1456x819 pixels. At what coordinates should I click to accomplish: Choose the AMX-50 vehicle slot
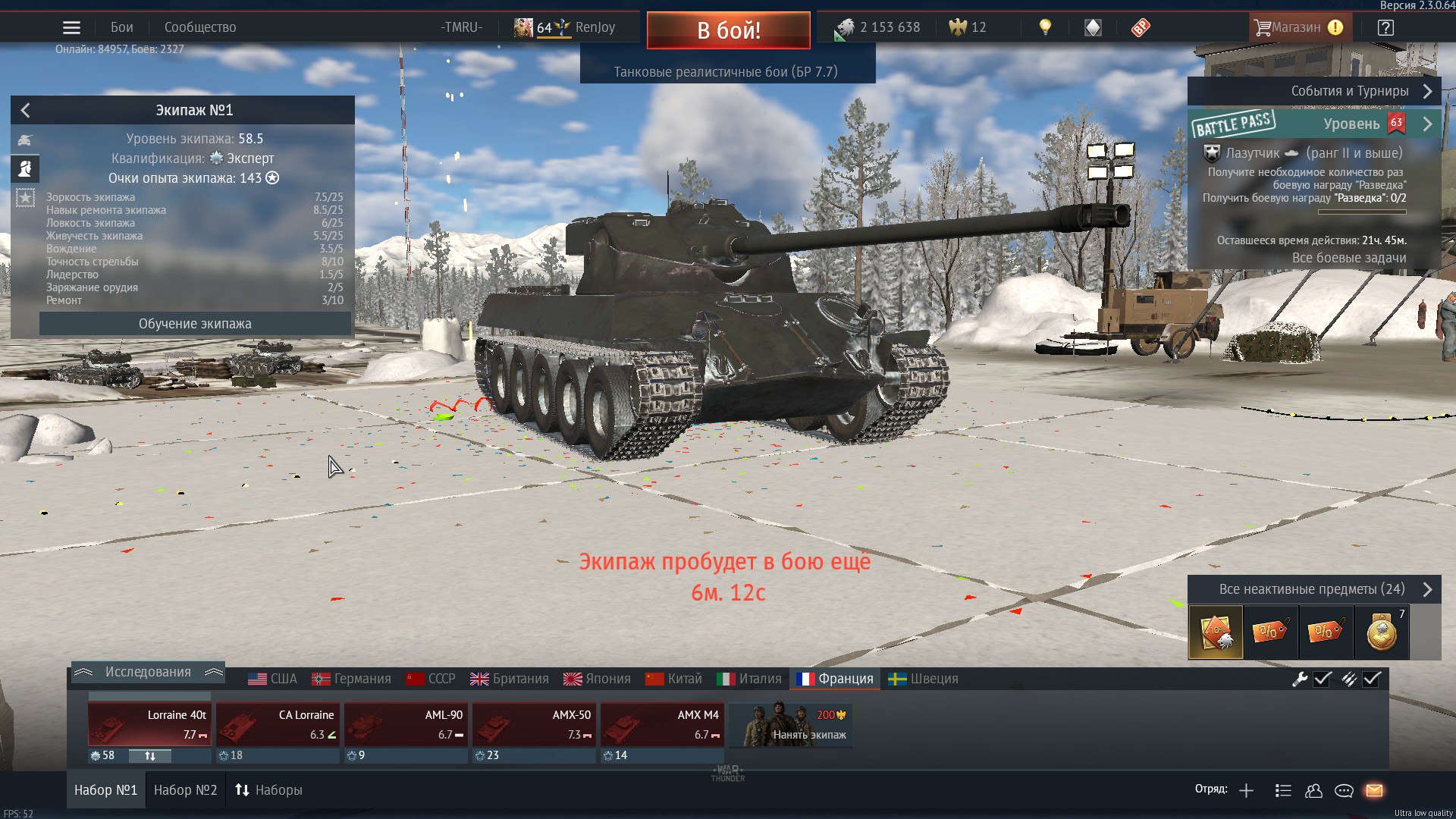click(534, 724)
